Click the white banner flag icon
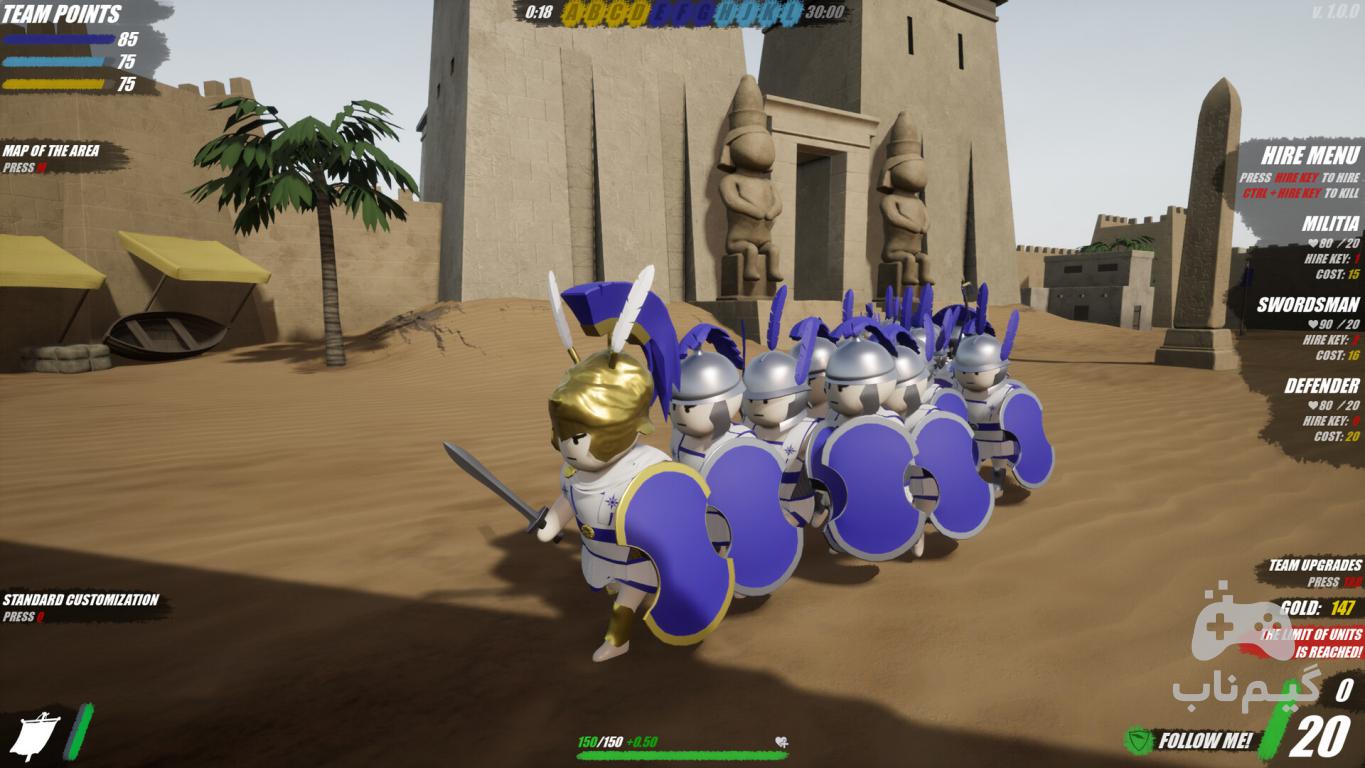The image size is (1365, 768). (34, 736)
